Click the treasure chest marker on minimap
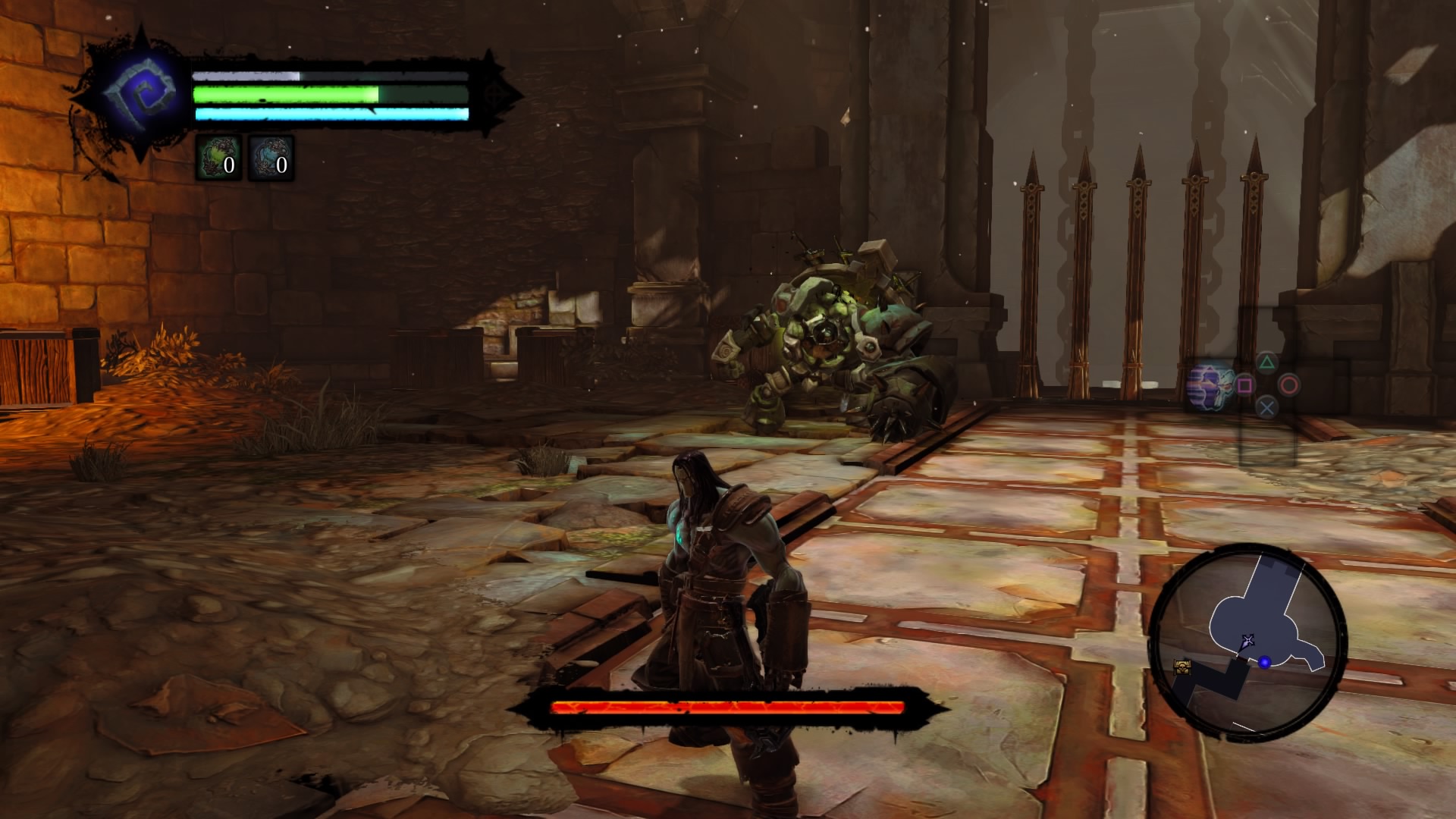This screenshot has height=819, width=1456. click(x=1181, y=667)
